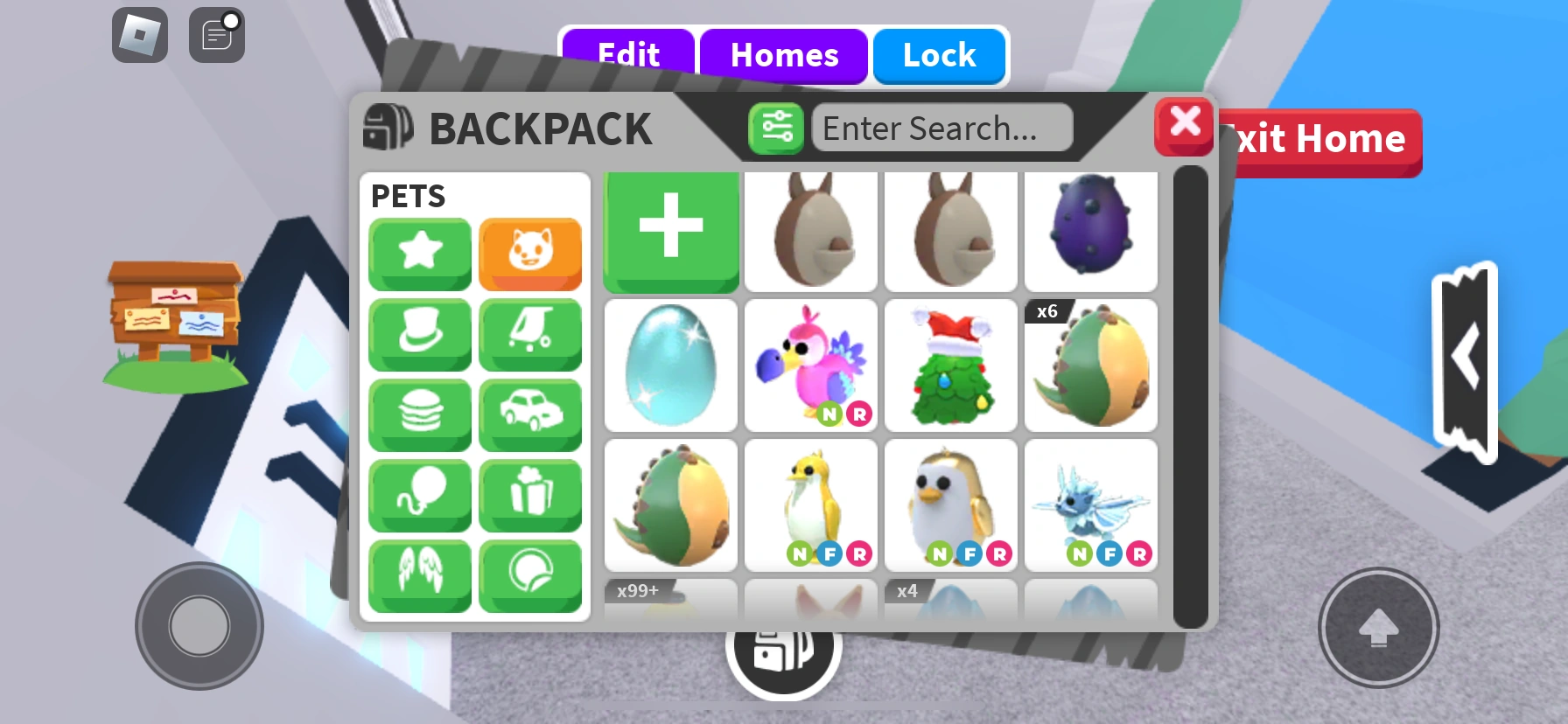Viewport: 1568px width, 724px height.
Task: Click the Enter Search input field
Action: tap(942, 128)
